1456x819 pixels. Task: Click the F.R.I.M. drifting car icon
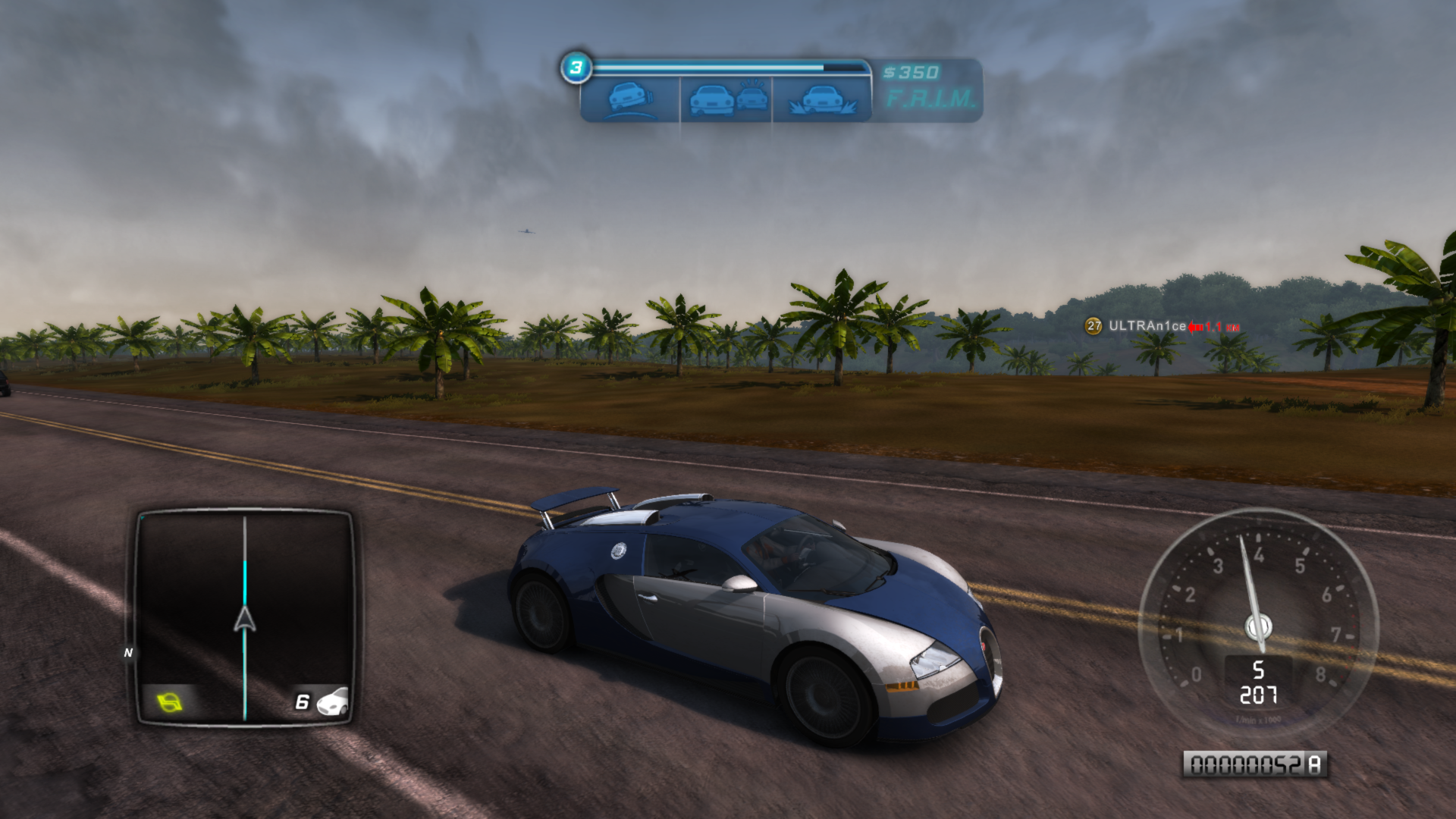[x=630, y=99]
